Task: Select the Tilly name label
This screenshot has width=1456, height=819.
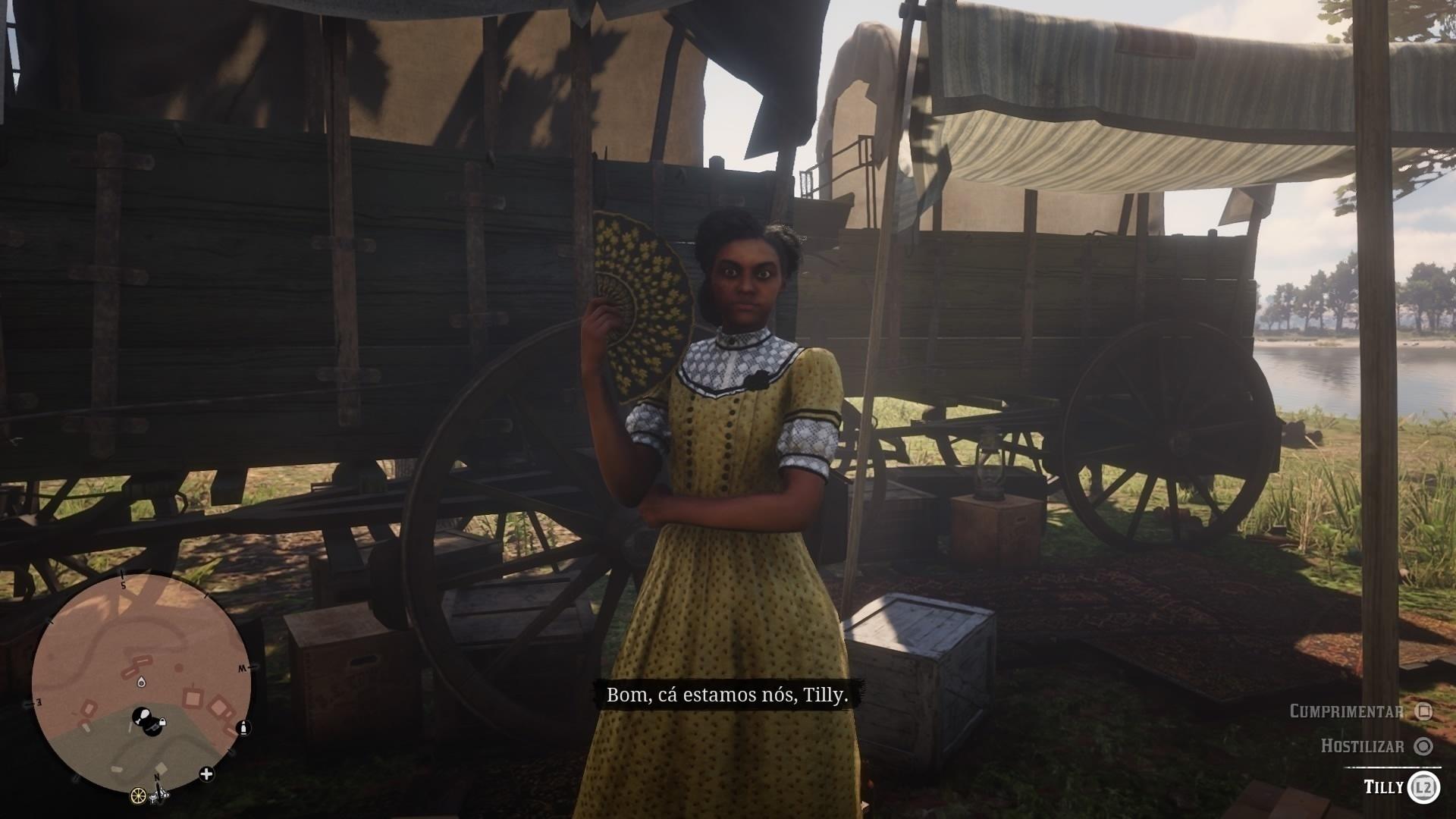Action: tap(1384, 786)
